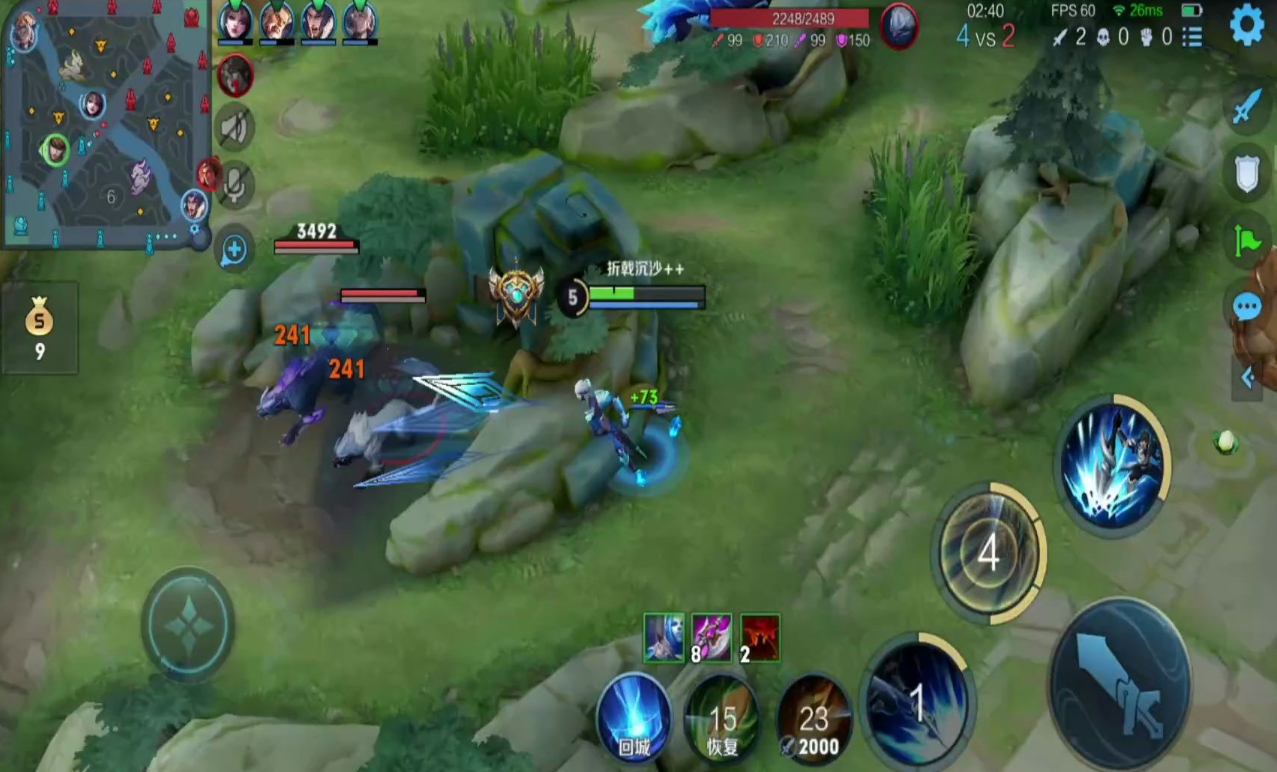Toggle the microphone icon

[x=235, y=185]
